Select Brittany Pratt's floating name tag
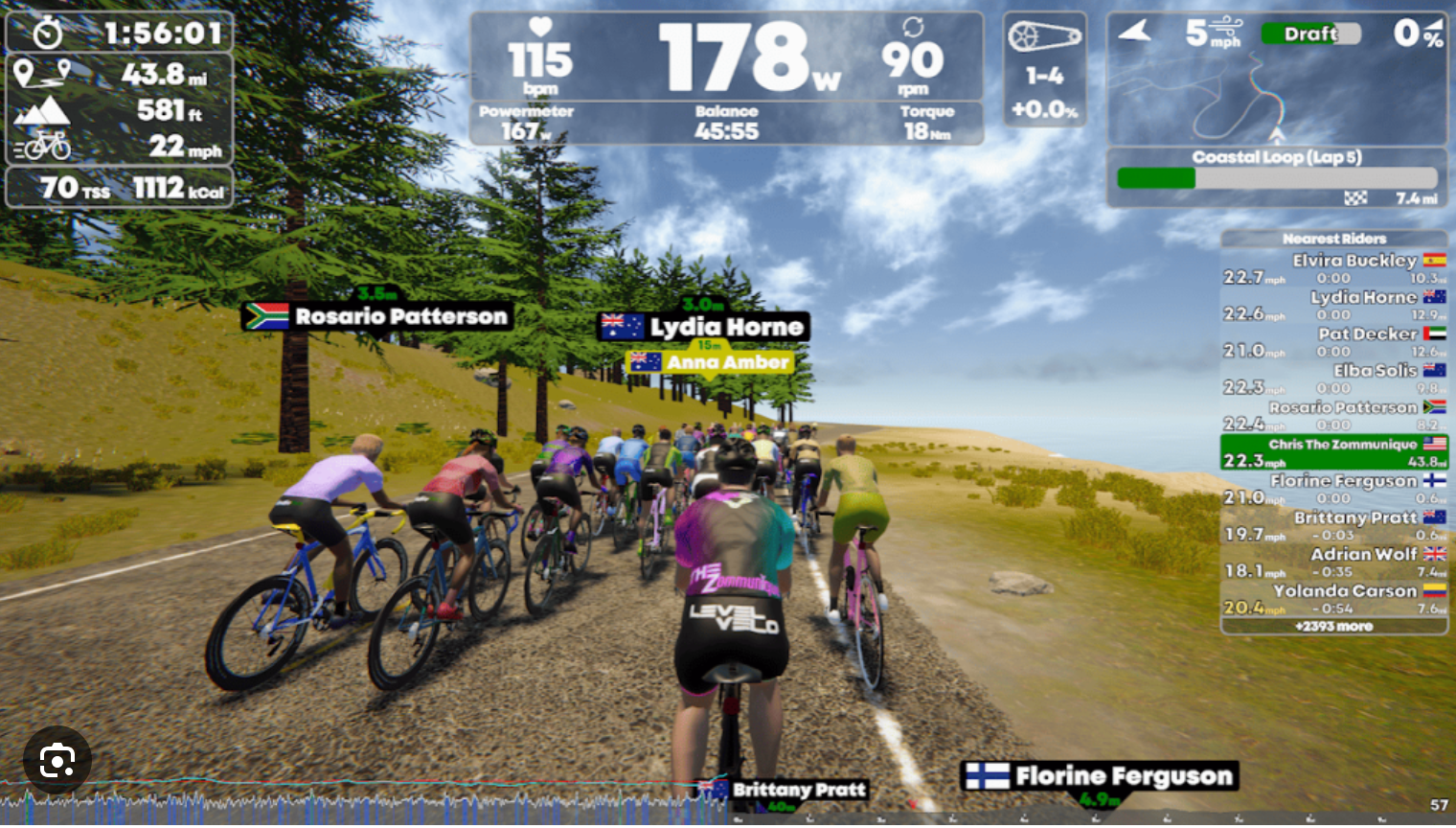Screen dimensions: 1456x828 pos(784,791)
